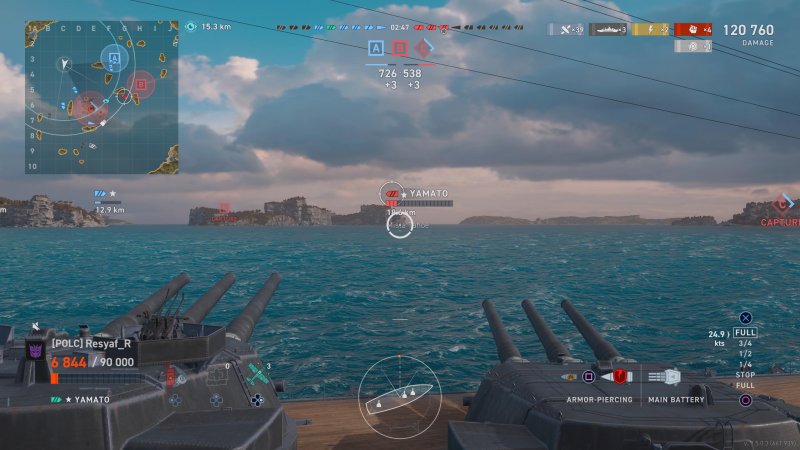Use the red damage control party consumable
Screen dimensions: 800x450
pyautogui.click(x=171, y=377)
